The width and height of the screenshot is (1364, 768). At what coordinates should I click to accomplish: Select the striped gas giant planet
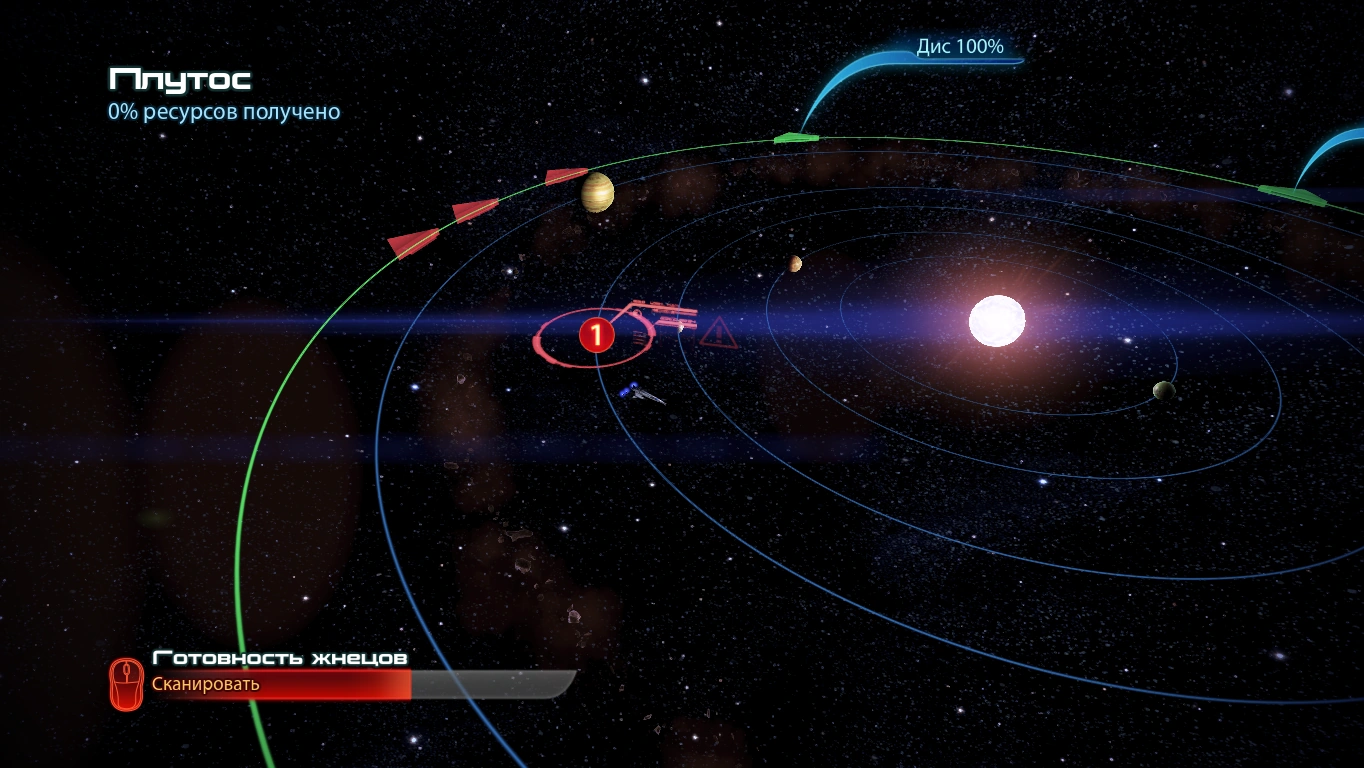(597, 192)
